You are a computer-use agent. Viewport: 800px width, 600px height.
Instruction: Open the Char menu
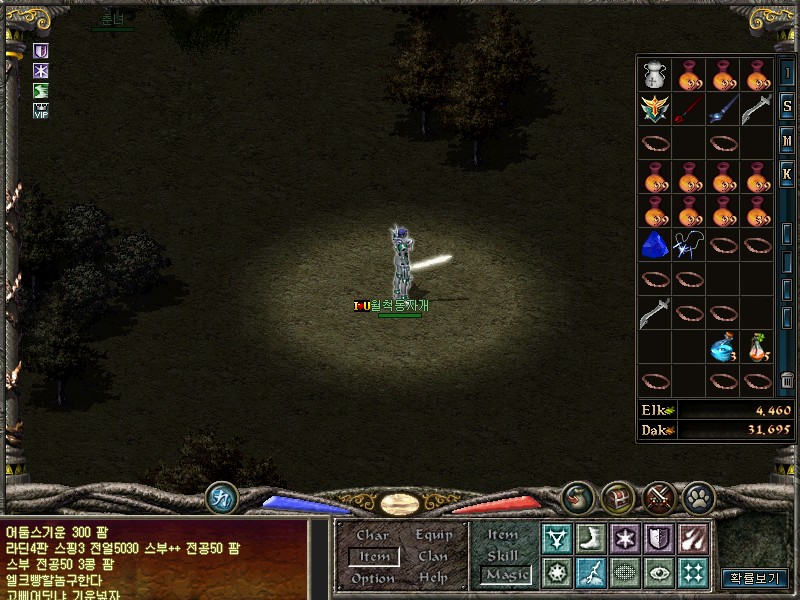click(372, 535)
